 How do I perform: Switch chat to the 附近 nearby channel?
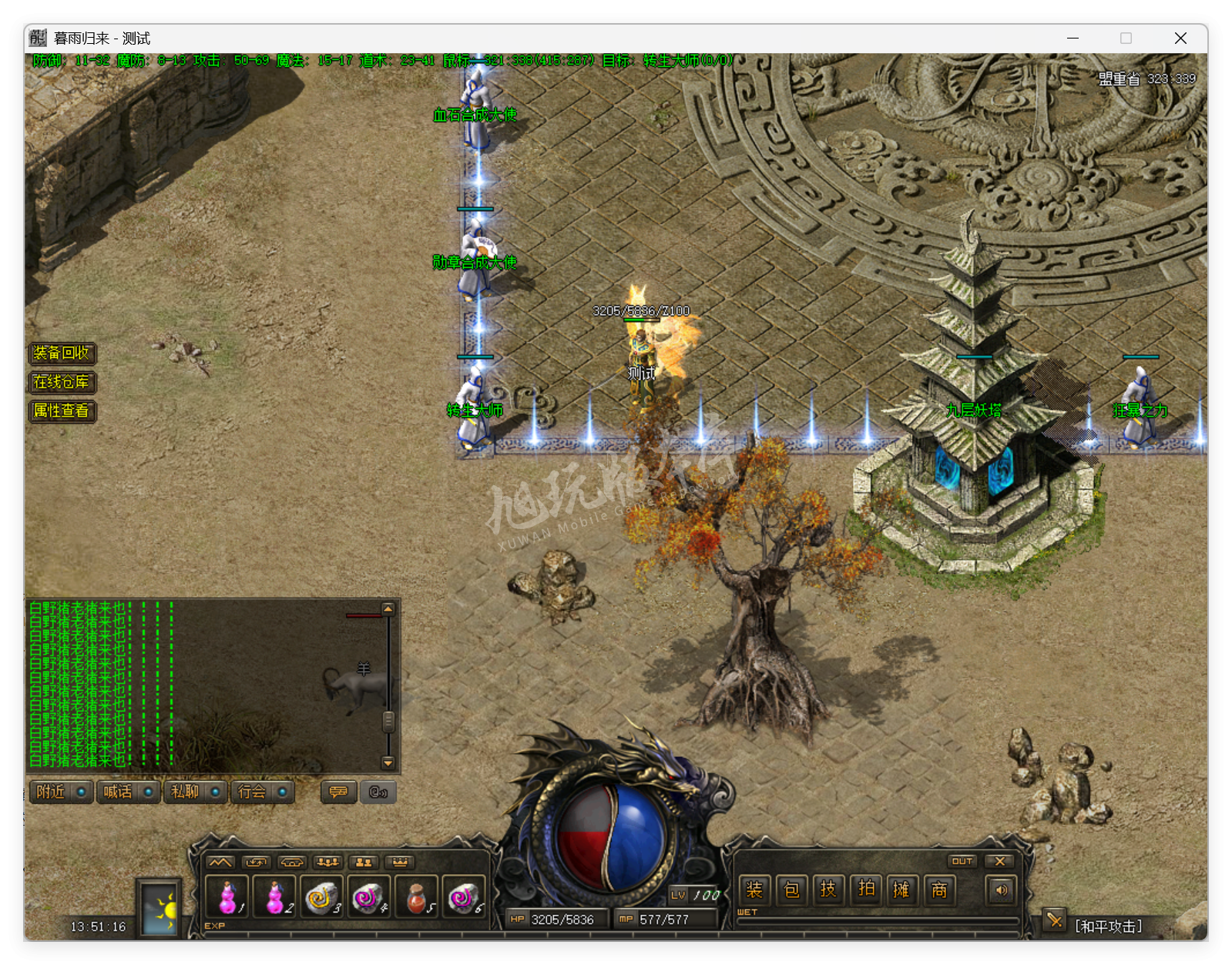(x=61, y=792)
